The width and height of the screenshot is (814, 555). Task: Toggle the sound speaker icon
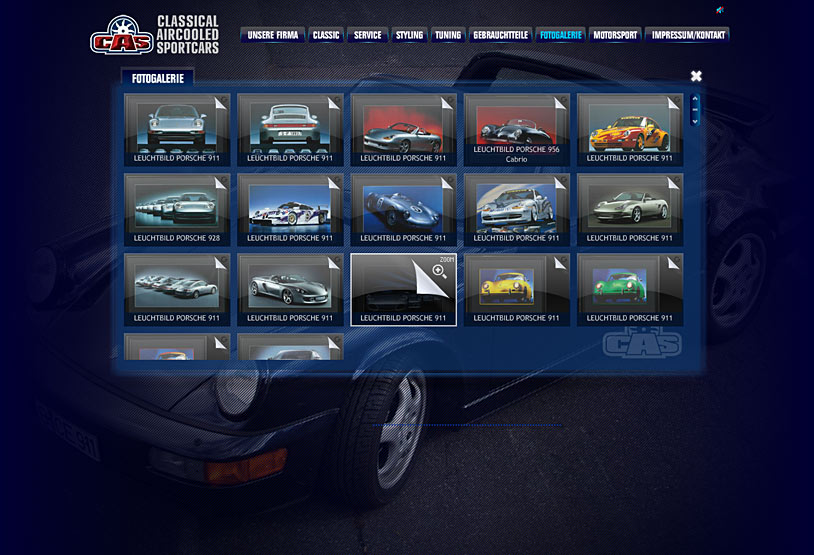click(x=720, y=10)
